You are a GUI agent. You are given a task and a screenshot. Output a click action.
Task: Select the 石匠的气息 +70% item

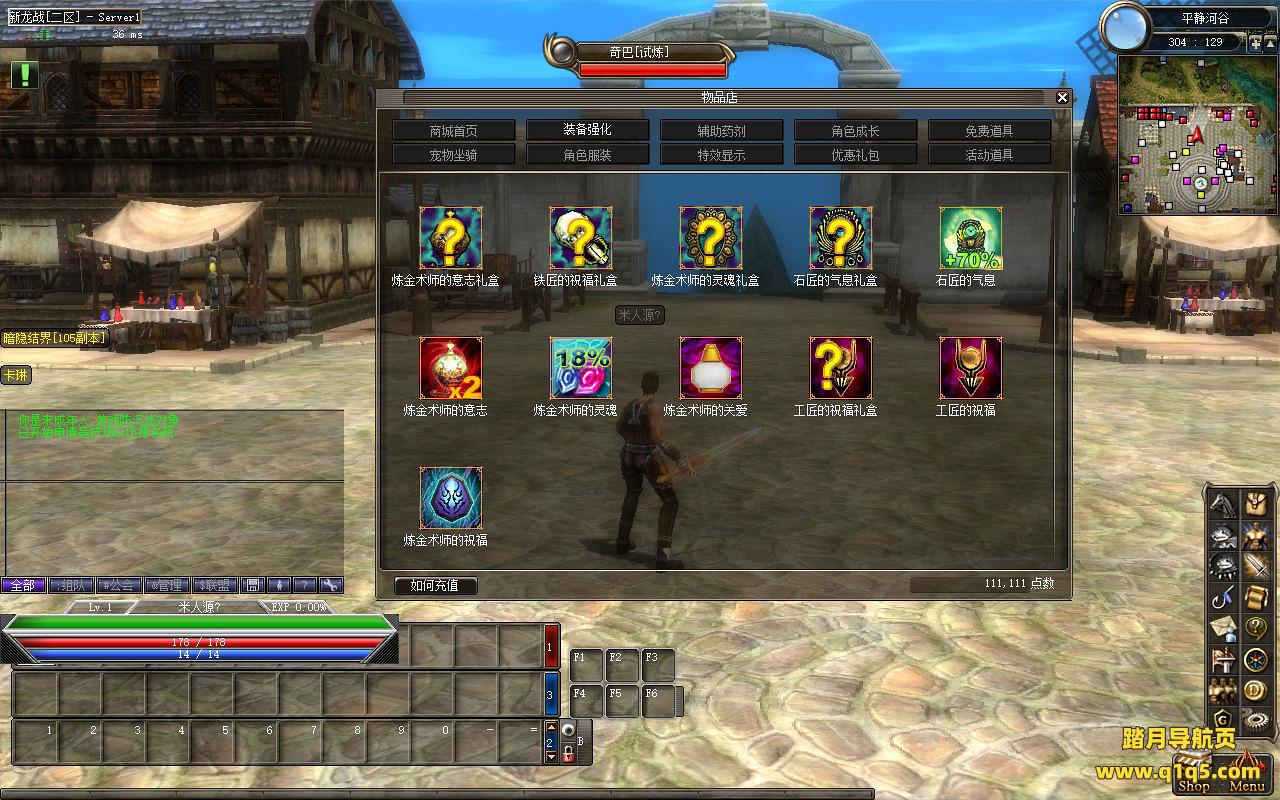pos(970,238)
